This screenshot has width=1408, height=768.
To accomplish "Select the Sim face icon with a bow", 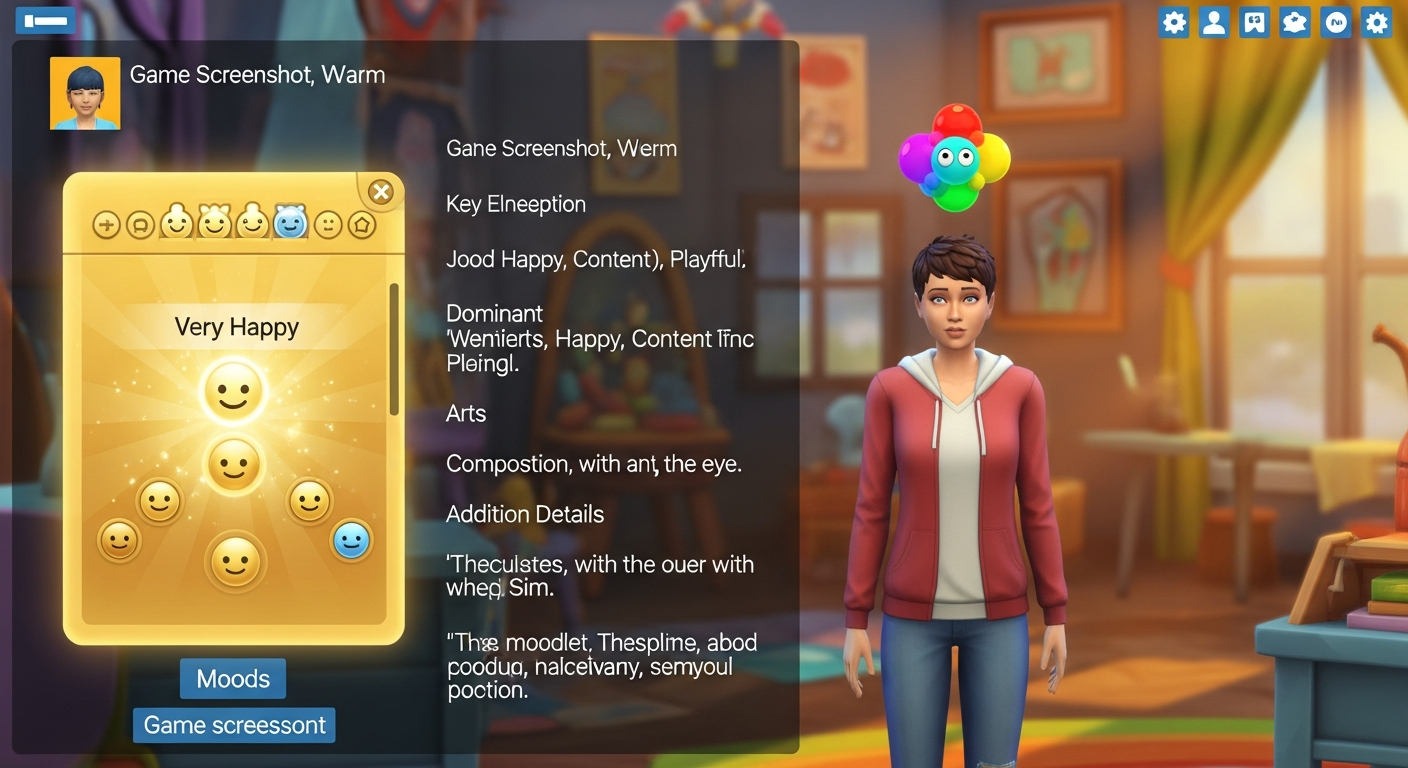I will click(x=214, y=222).
